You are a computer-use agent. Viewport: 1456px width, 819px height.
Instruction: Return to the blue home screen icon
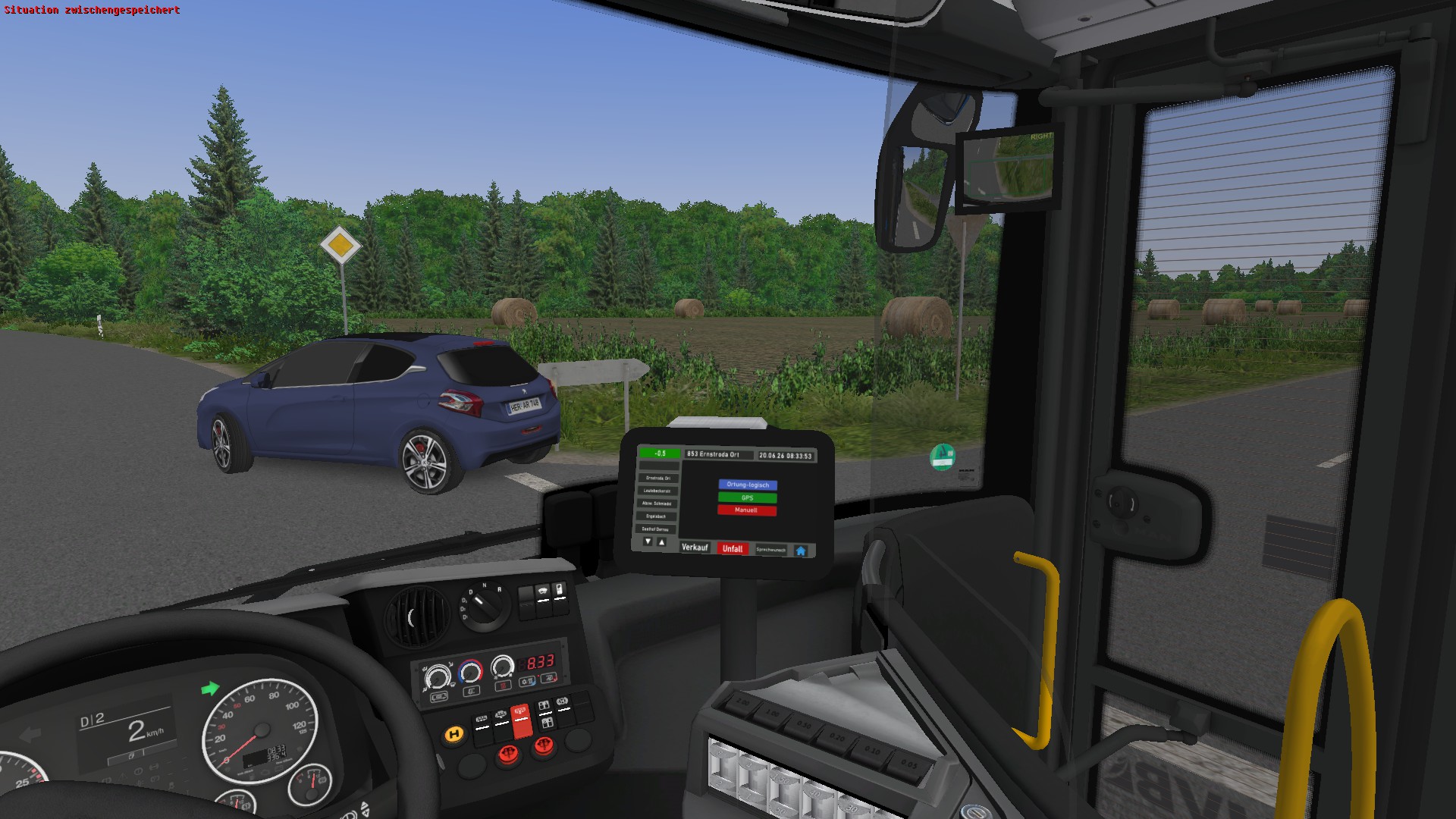(801, 551)
